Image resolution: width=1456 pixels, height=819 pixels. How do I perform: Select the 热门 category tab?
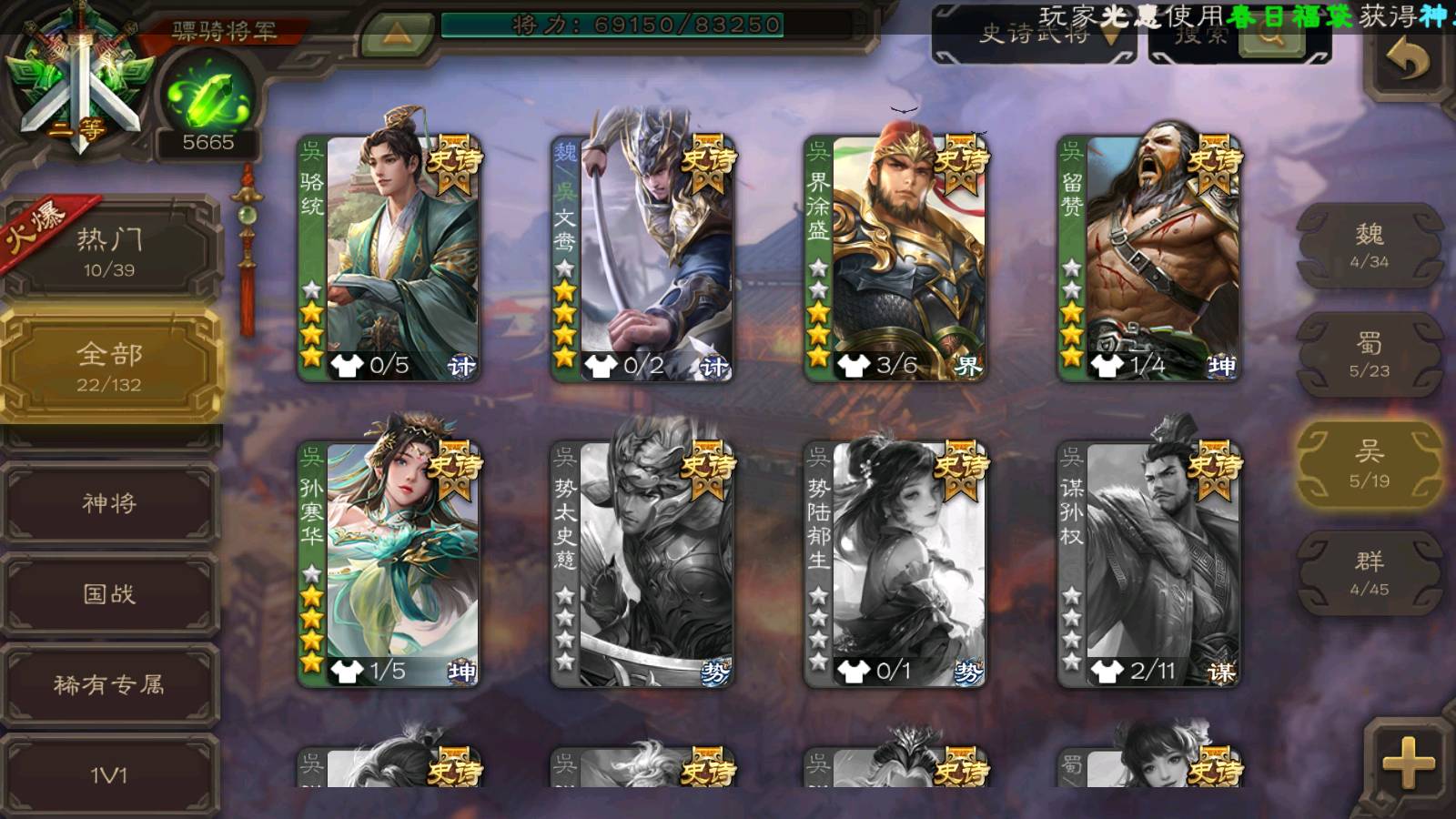tap(109, 252)
